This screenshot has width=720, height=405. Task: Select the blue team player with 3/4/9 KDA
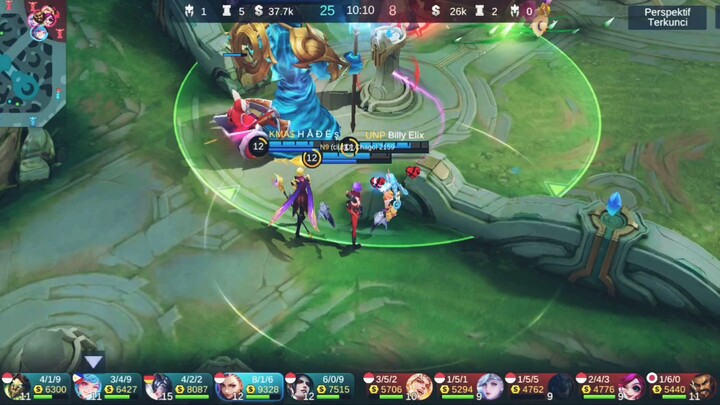[106, 386]
